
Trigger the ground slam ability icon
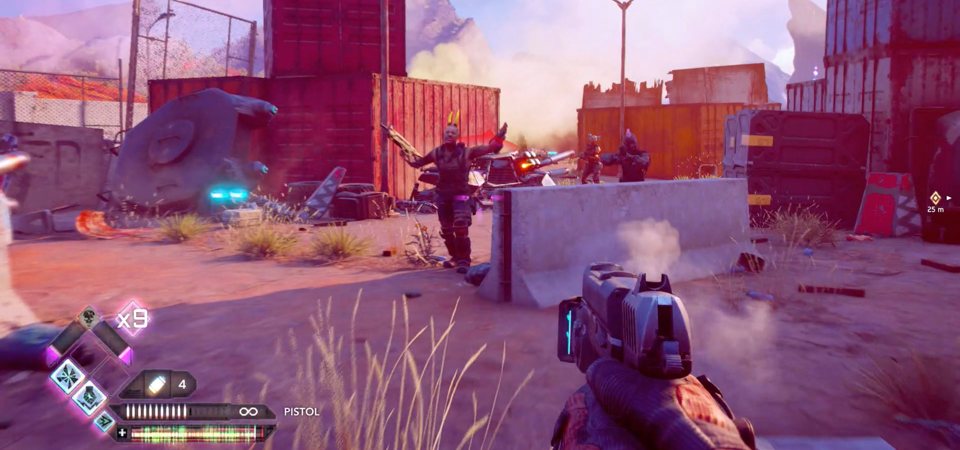[x=89, y=397]
